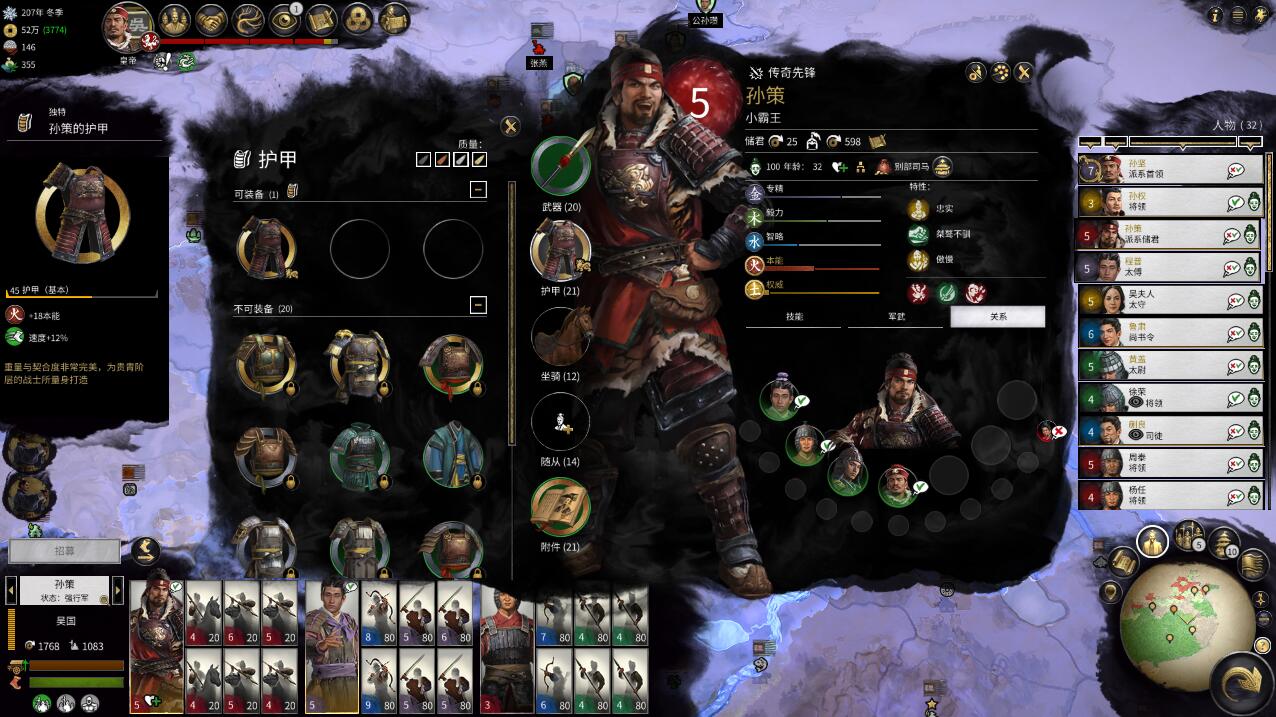
Task: Choose the 附件 accessory slot
Action: (560, 507)
